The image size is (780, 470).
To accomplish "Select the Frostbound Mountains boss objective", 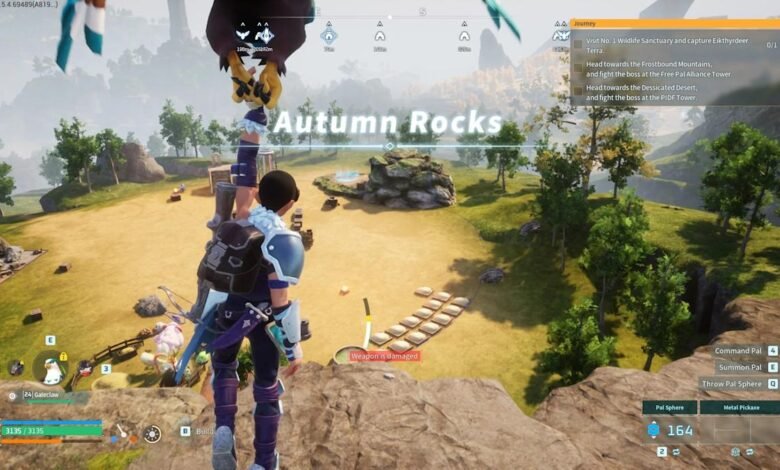I will (x=660, y=68).
